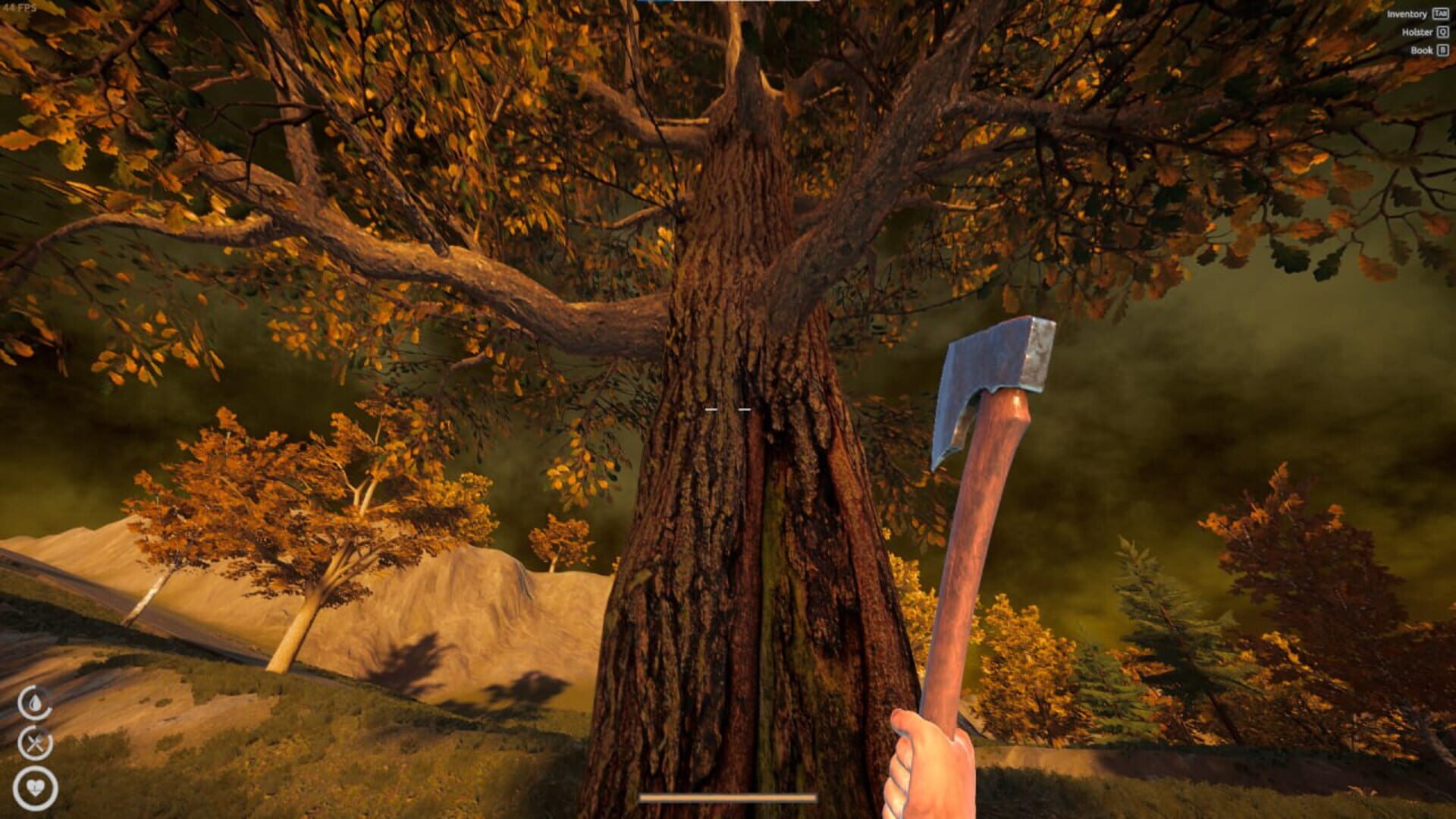Image resolution: width=1456 pixels, height=819 pixels.
Task: Expand the status bar at top center
Action: tap(728, 2)
